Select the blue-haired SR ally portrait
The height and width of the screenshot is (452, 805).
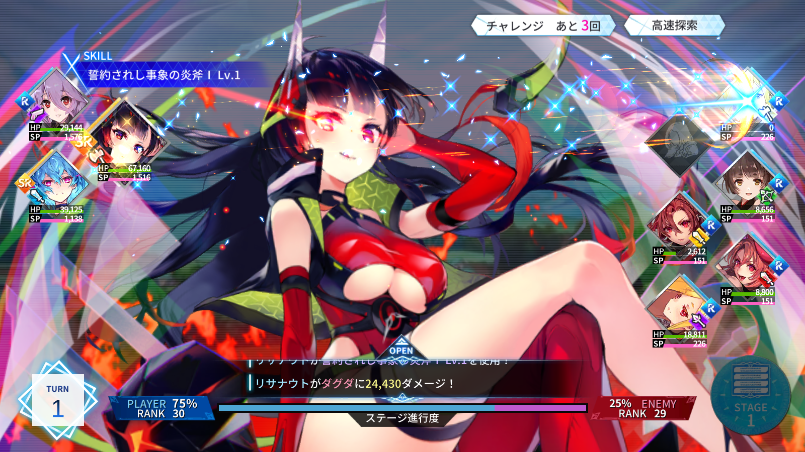tap(56, 182)
